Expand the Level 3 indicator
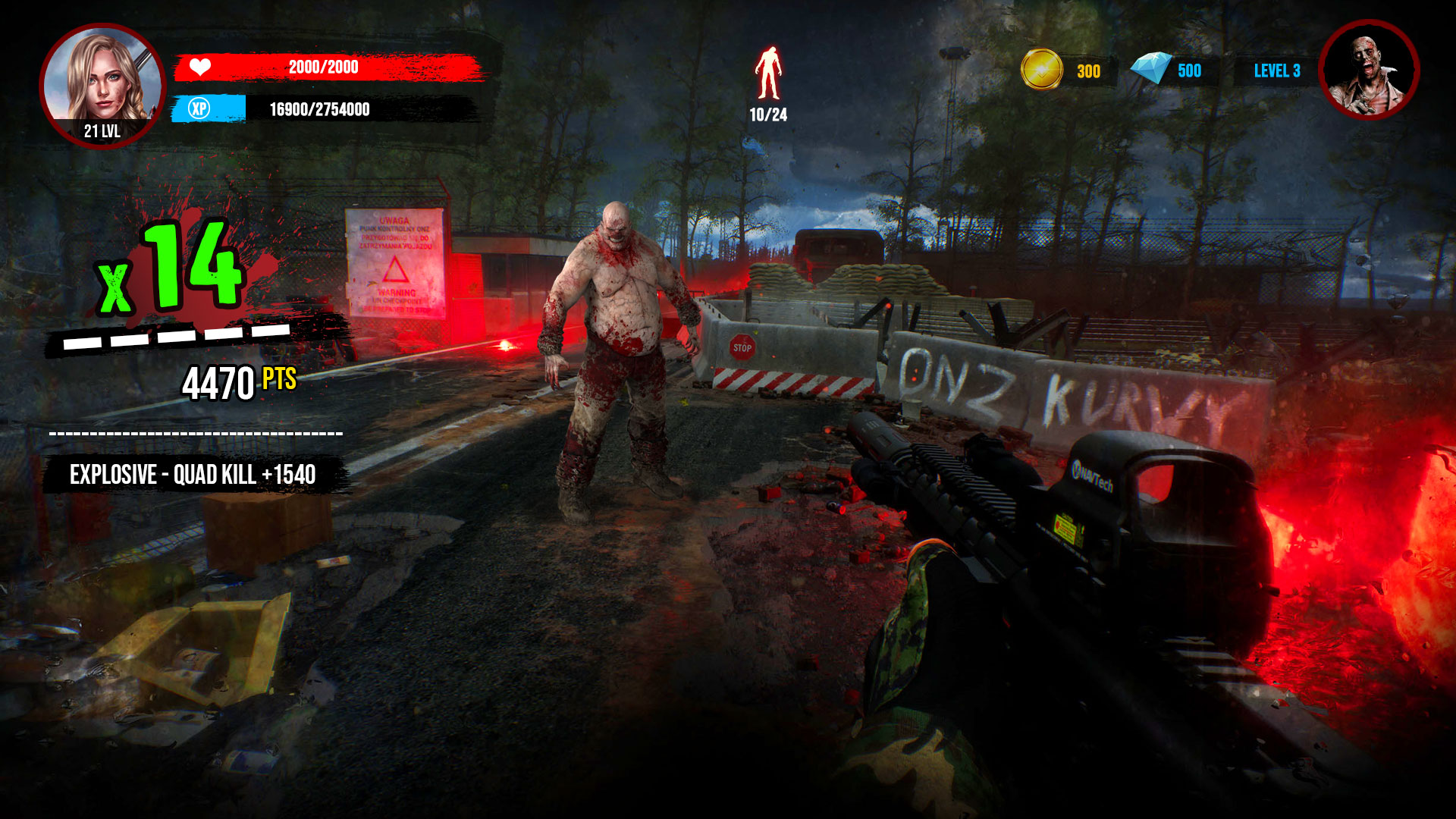This screenshot has height=819, width=1456. (x=1278, y=71)
